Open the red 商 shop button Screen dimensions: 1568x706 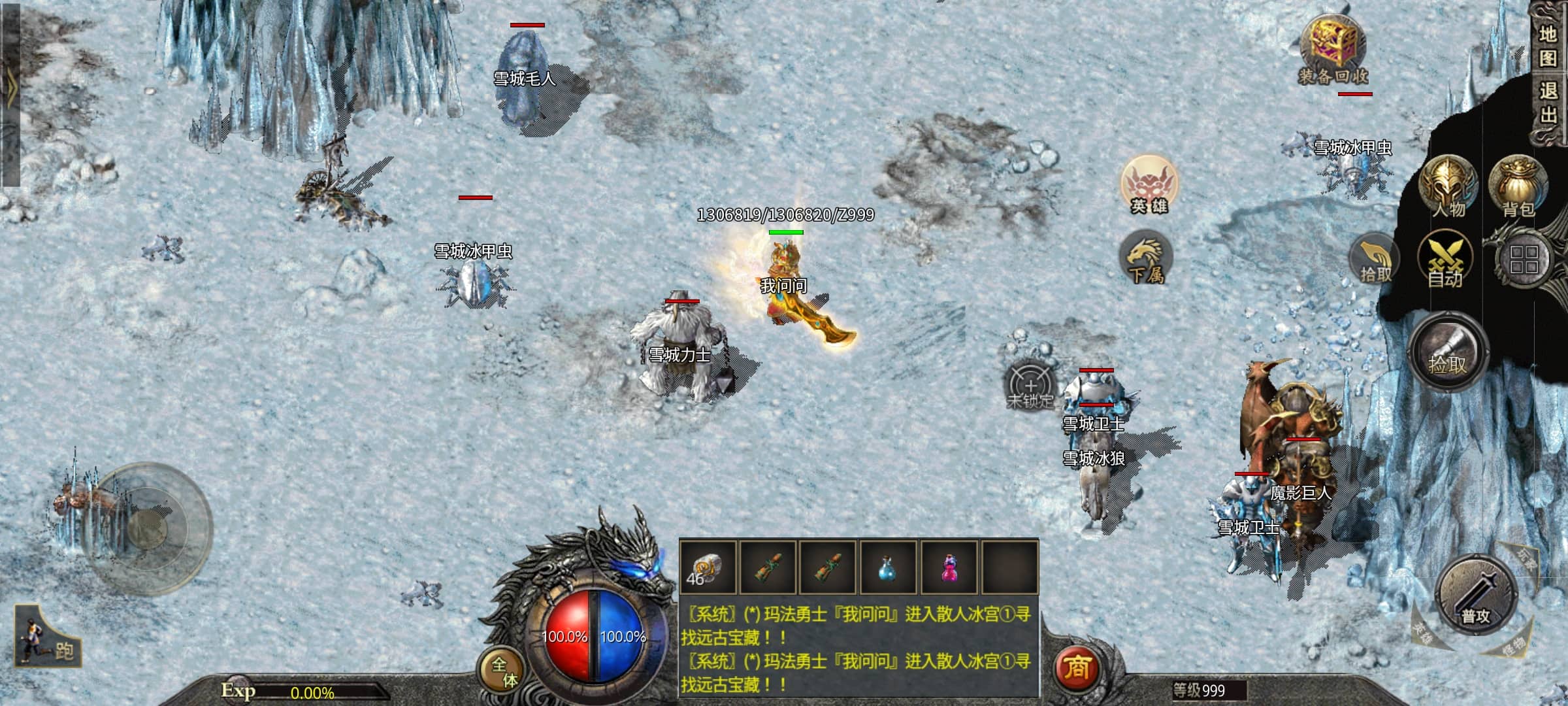1077,667
